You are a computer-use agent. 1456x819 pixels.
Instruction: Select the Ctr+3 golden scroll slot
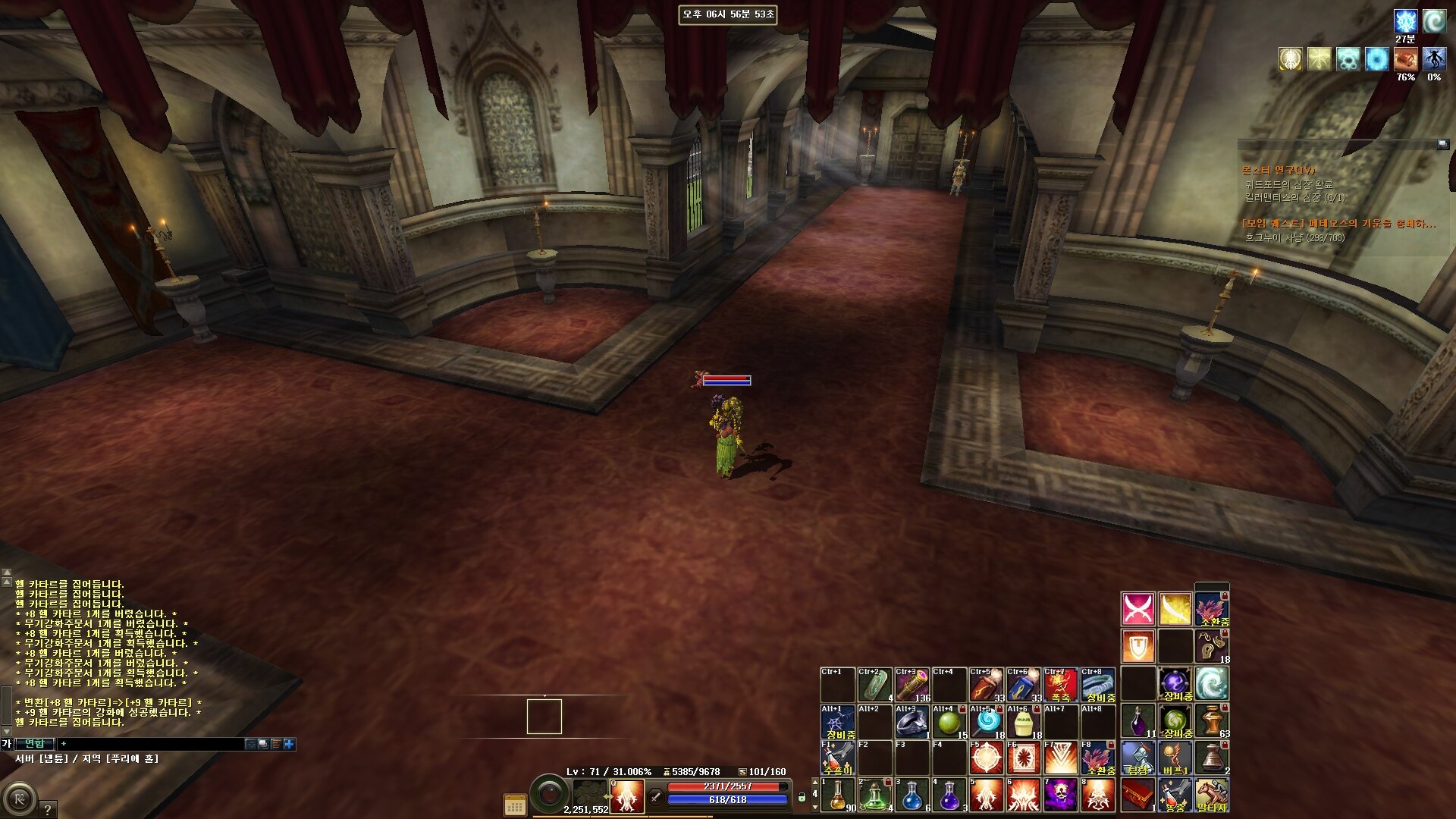[x=912, y=685]
